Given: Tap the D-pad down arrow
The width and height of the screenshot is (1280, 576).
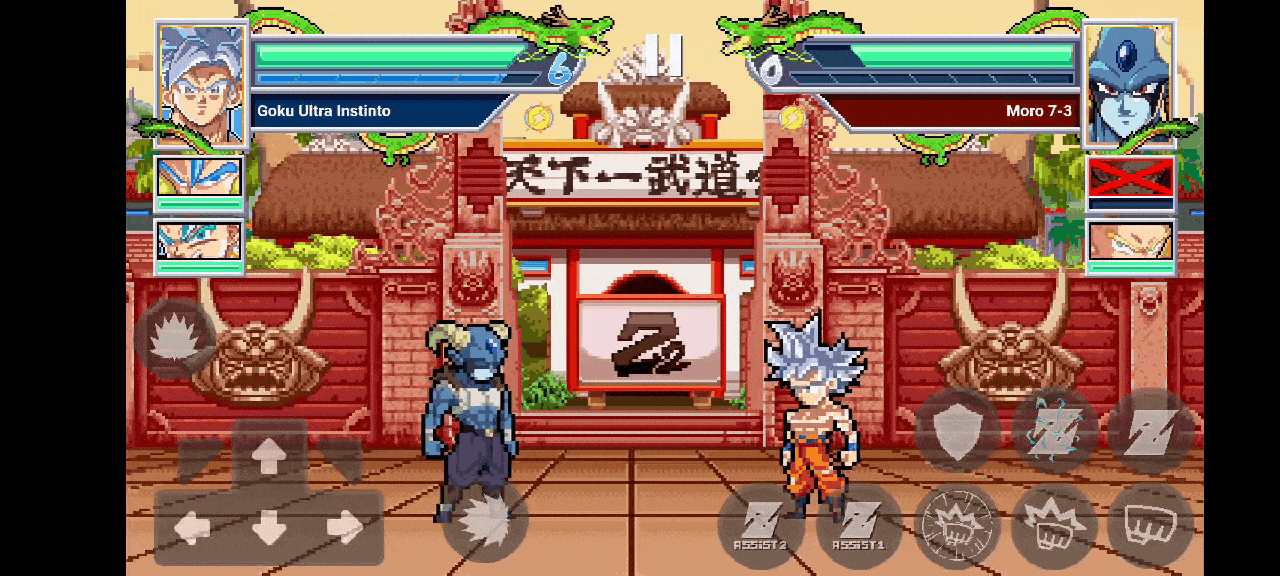Looking at the screenshot, I should pyautogui.click(x=269, y=528).
